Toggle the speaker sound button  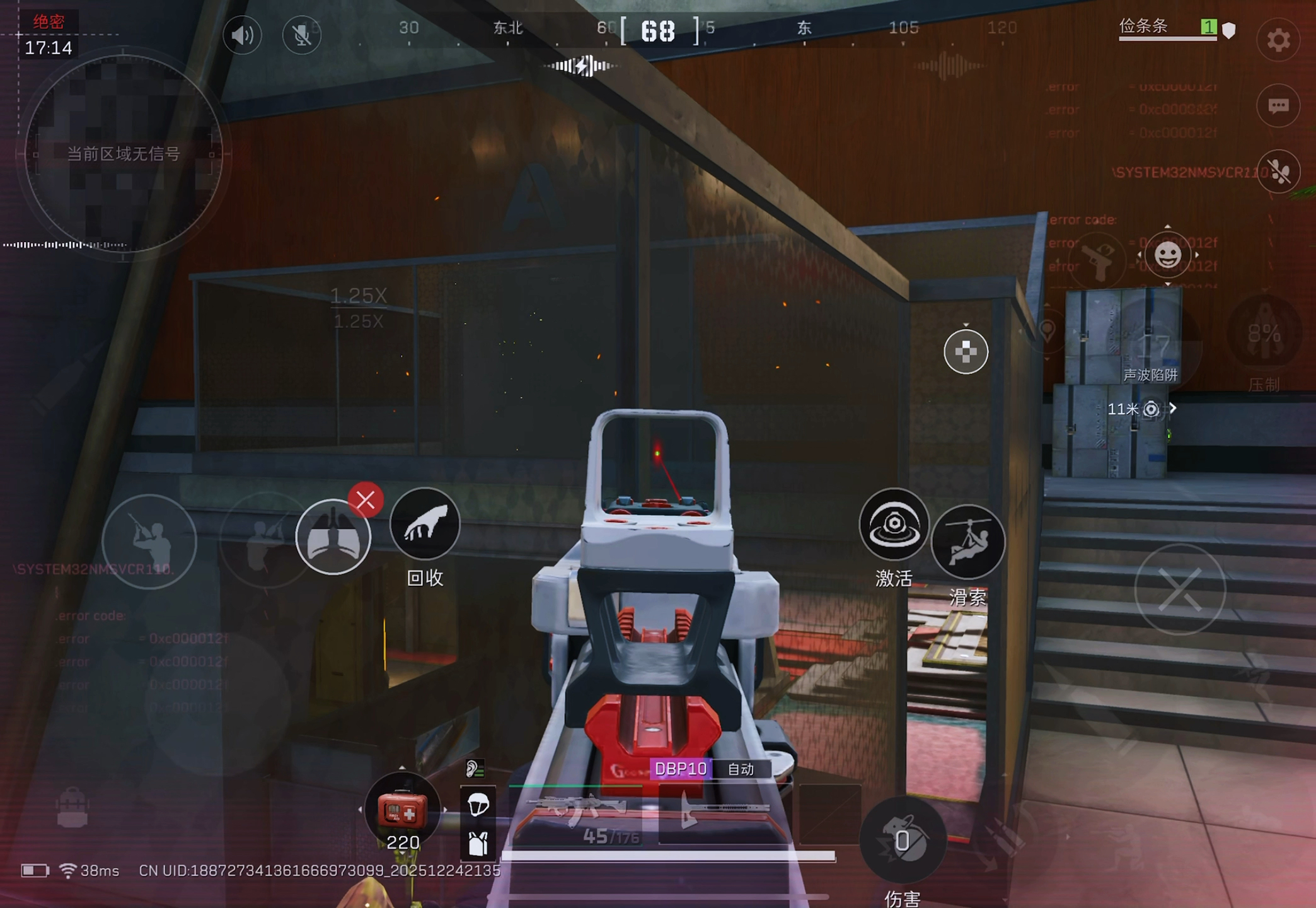[x=242, y=35]
